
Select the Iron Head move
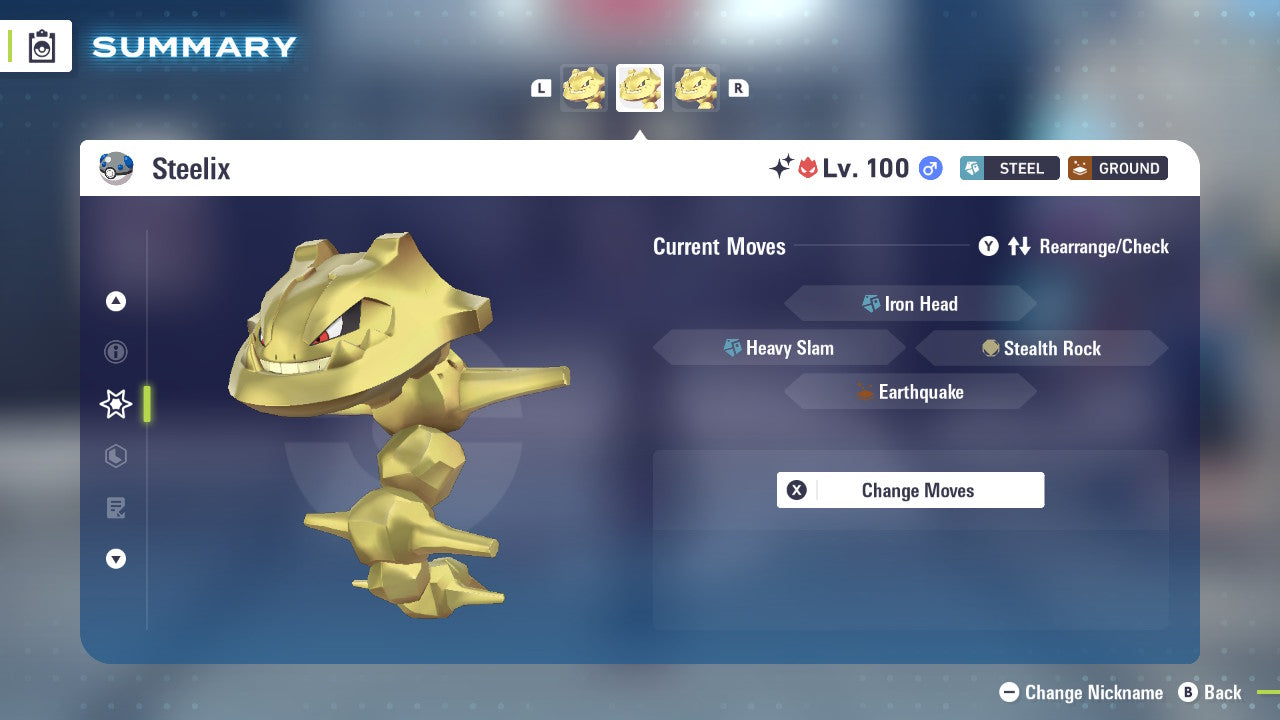click(910, 303)
